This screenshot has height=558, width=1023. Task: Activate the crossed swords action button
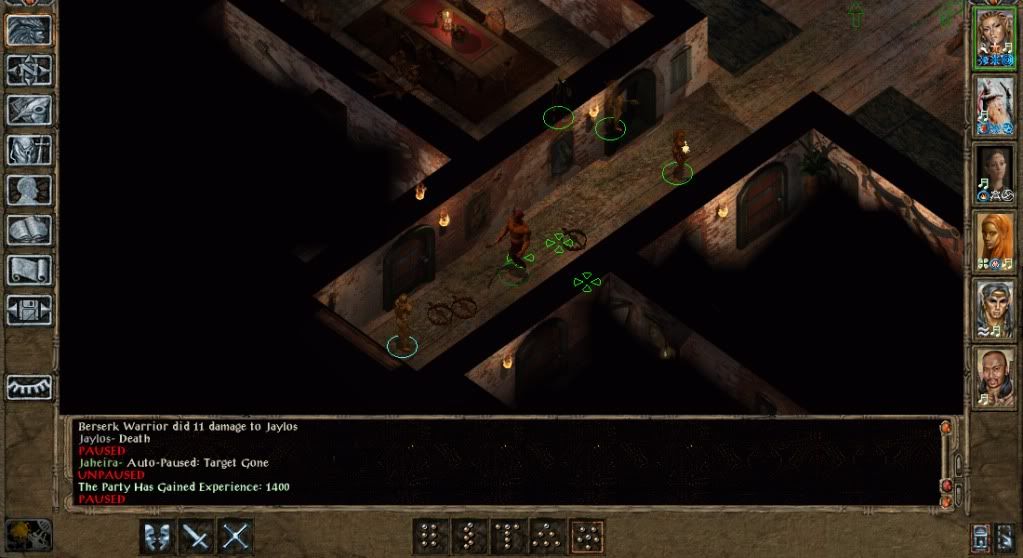235,536
